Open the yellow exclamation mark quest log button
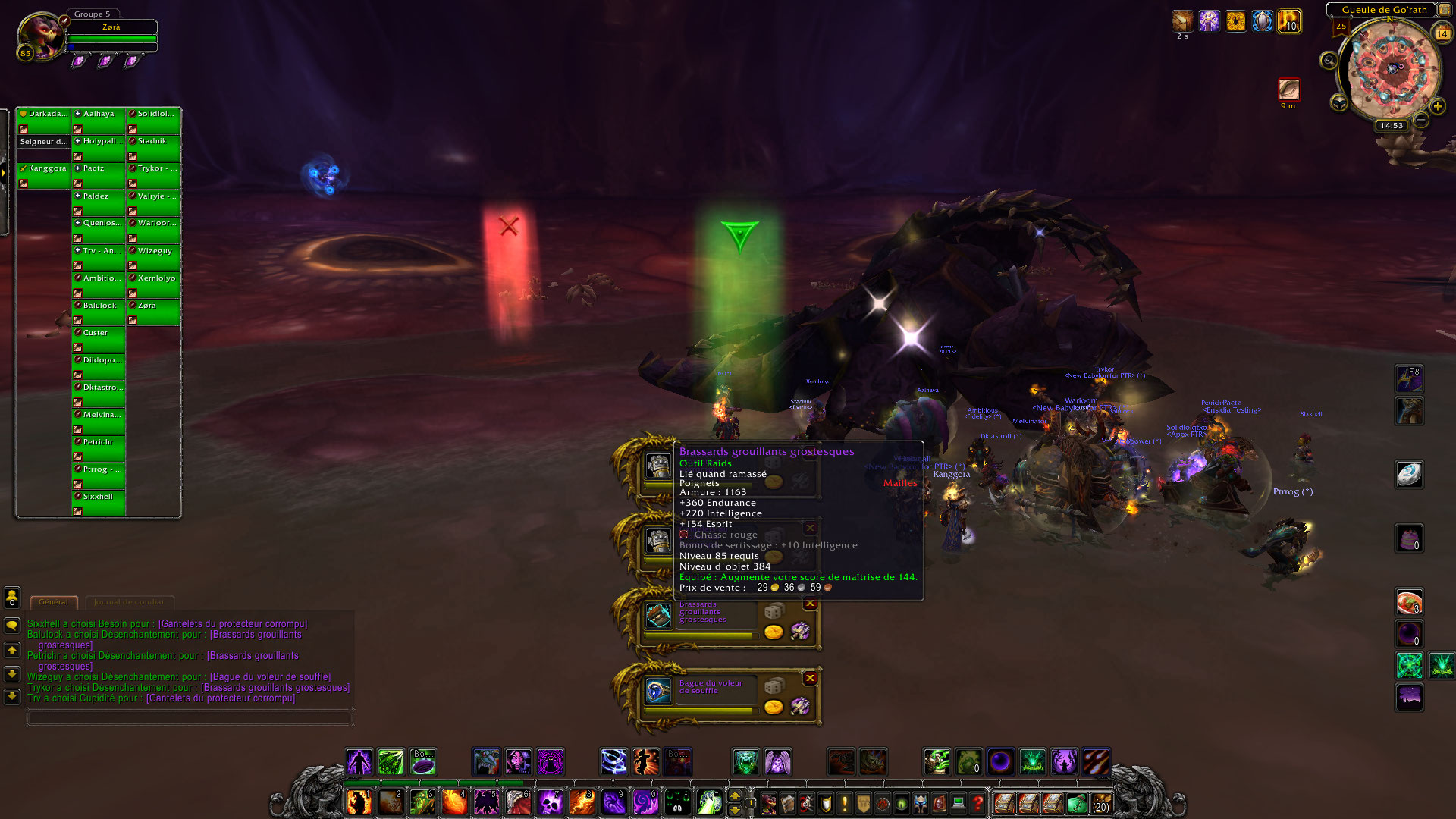 (844, 802)
